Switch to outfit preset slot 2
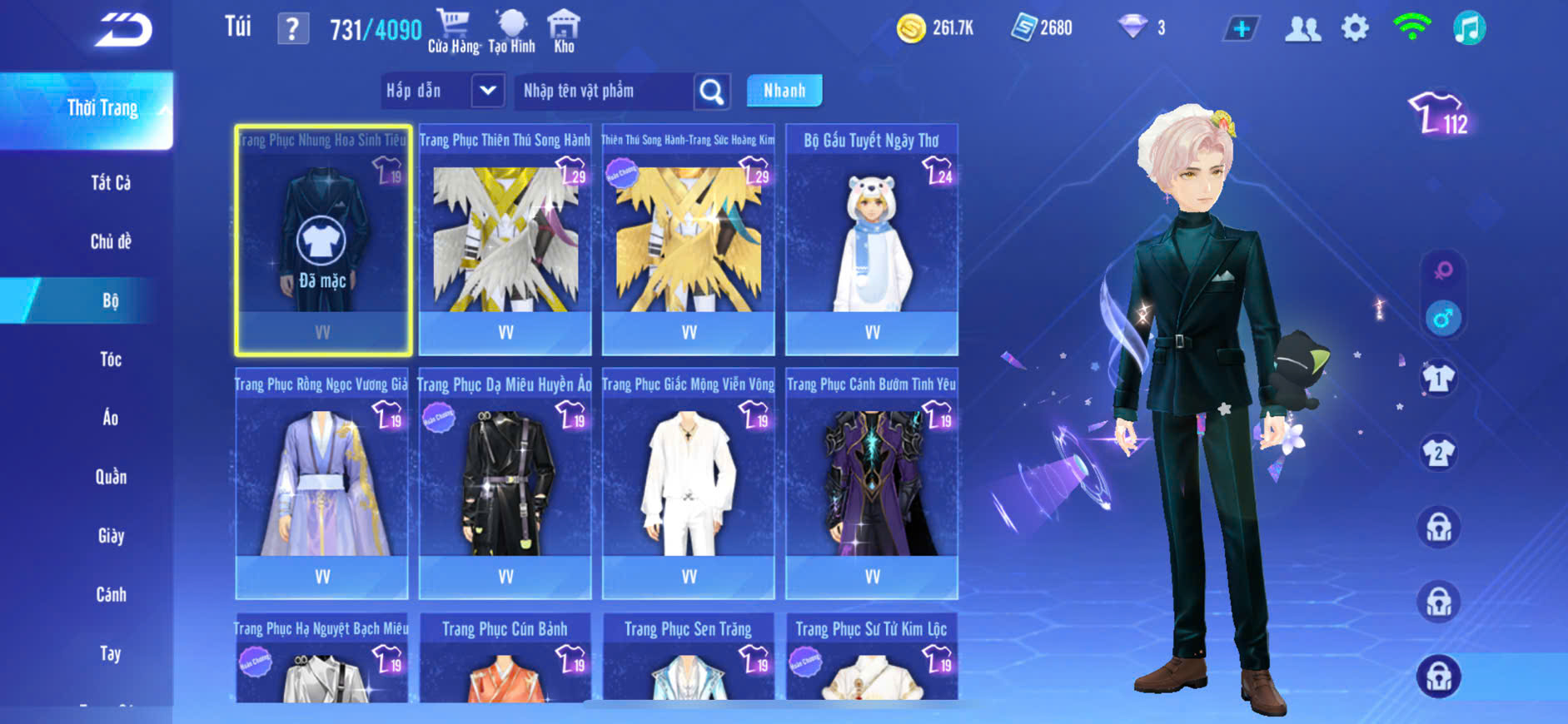 click(x=1438, y=454)
